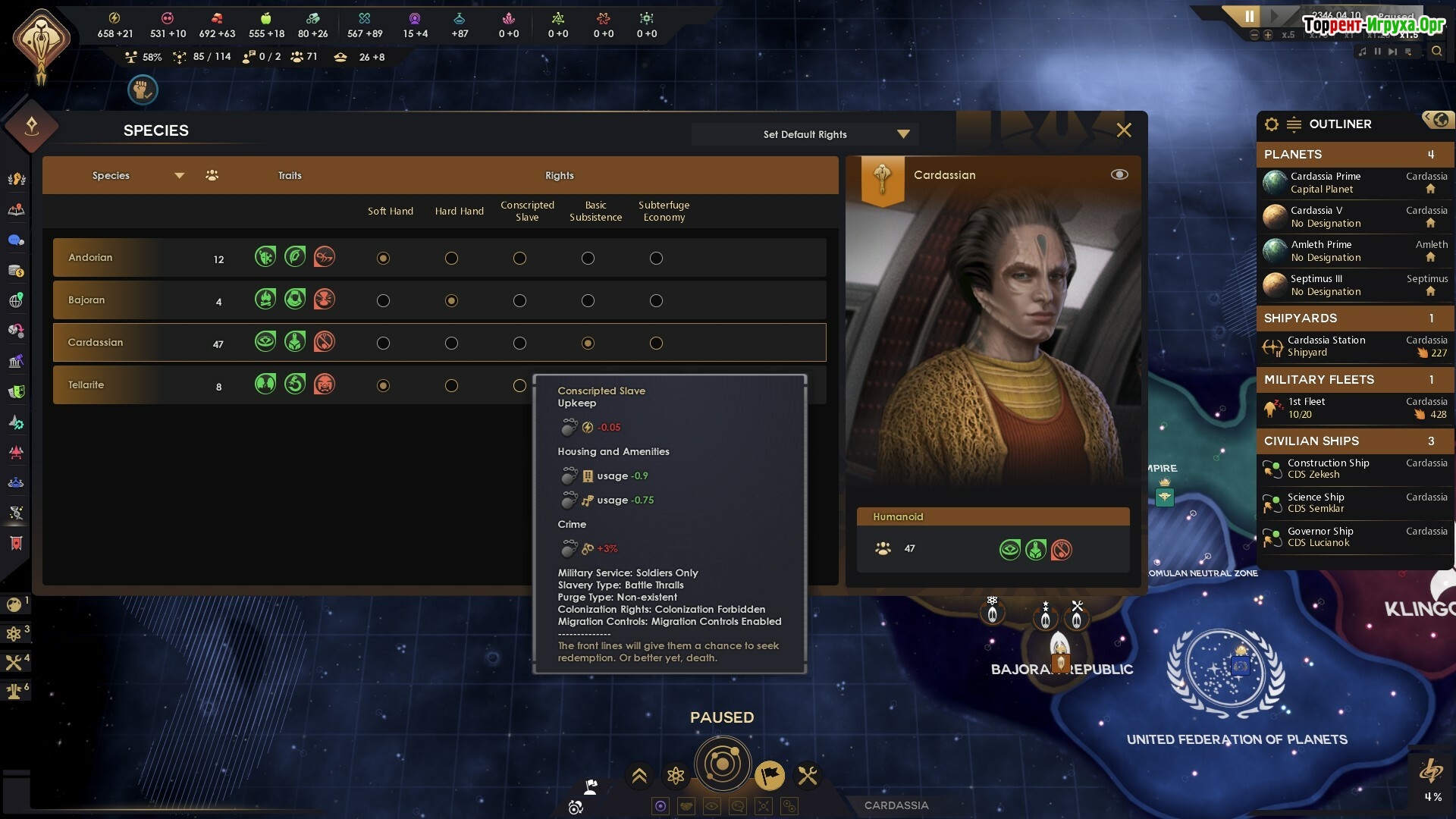
Task: Set Andorian rights to Hard Hand
Action: pos(451,259)
